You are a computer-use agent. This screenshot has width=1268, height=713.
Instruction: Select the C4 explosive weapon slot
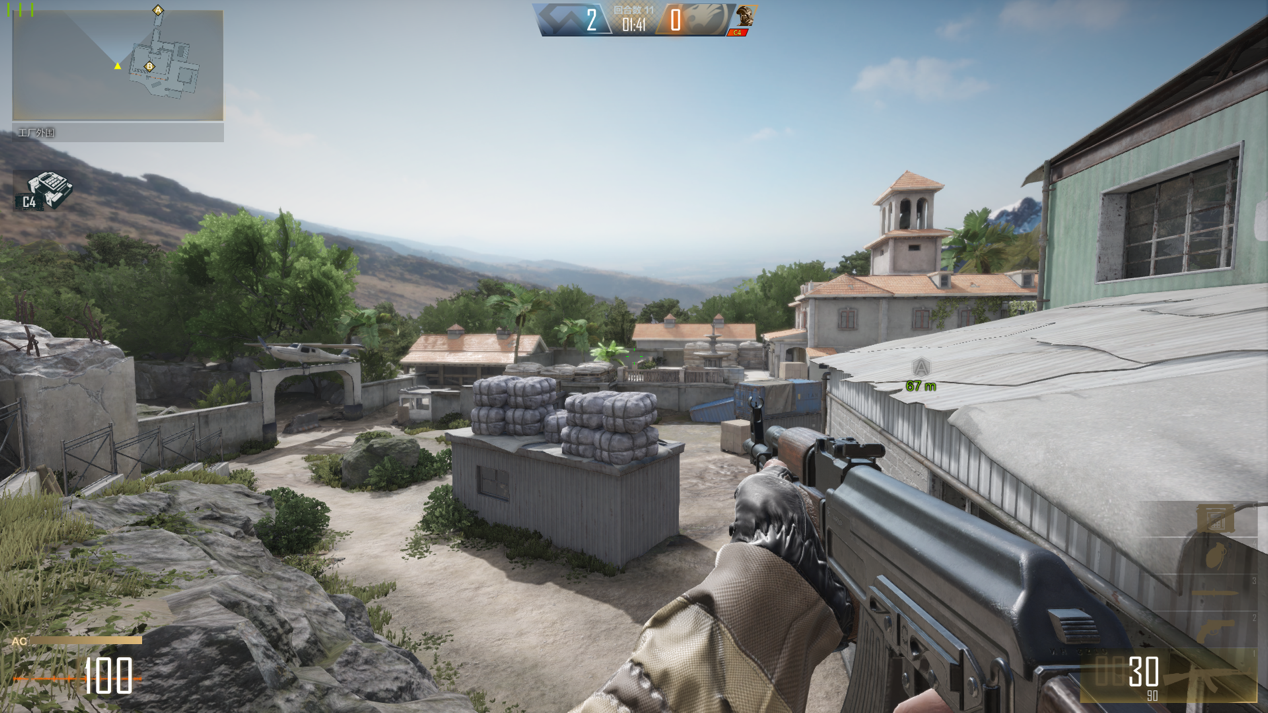pyautogui.click(x=1216, y=518)
